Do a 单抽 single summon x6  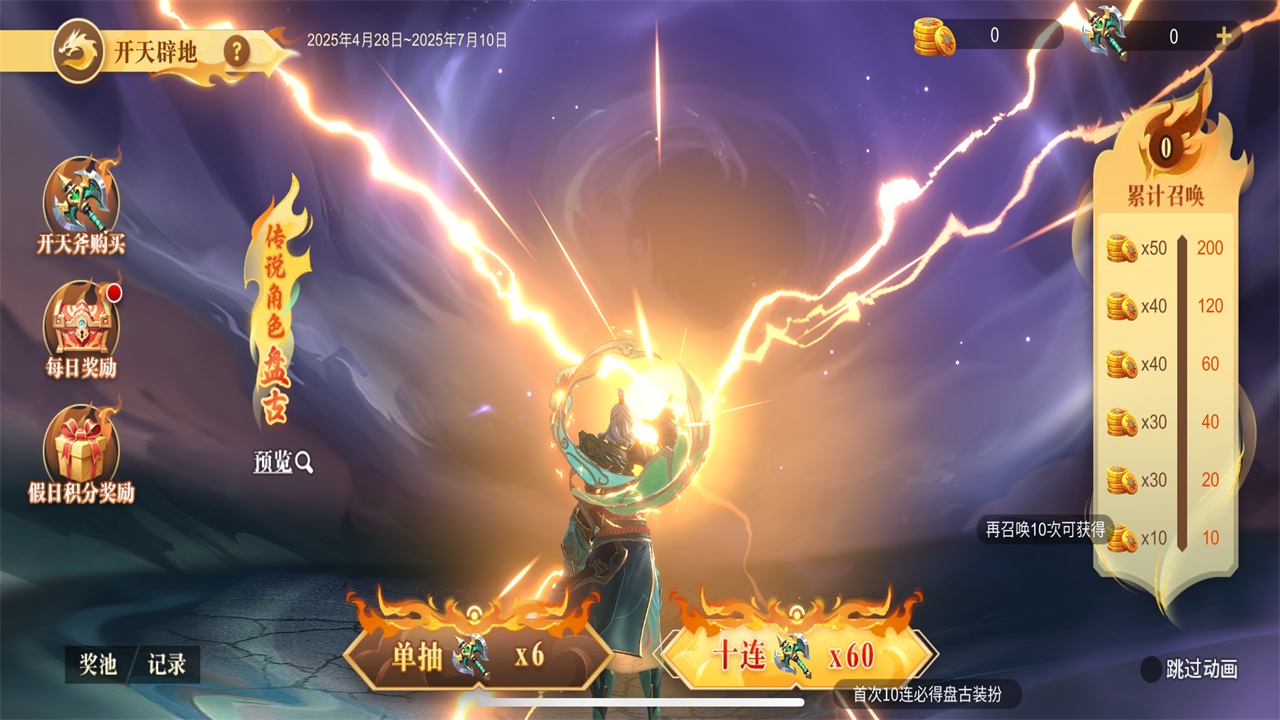click(x=478, y=656)
